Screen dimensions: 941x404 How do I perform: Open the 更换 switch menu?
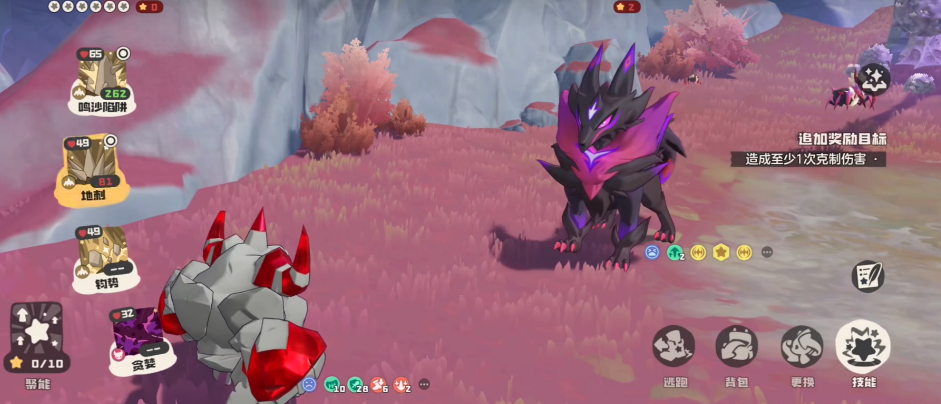tap(802, 348)
